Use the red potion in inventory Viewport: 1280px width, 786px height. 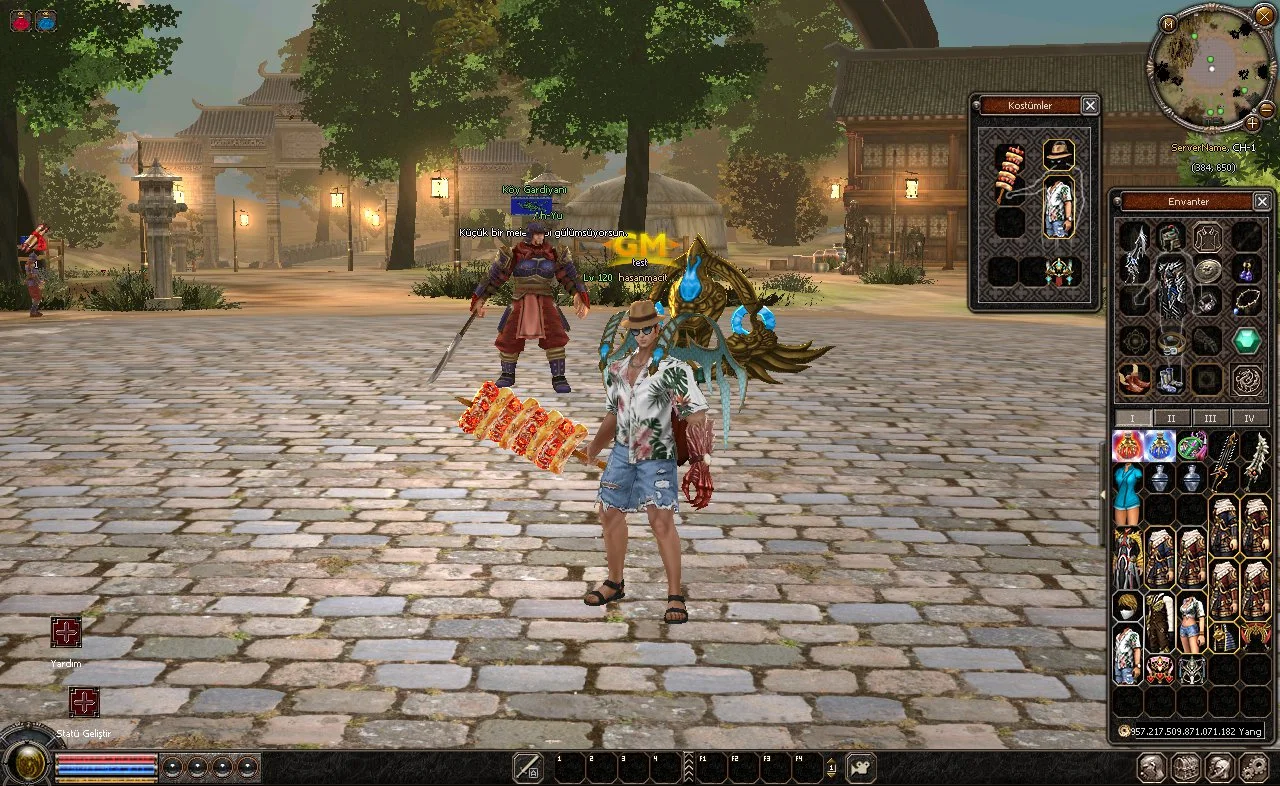click(1128, 445)
